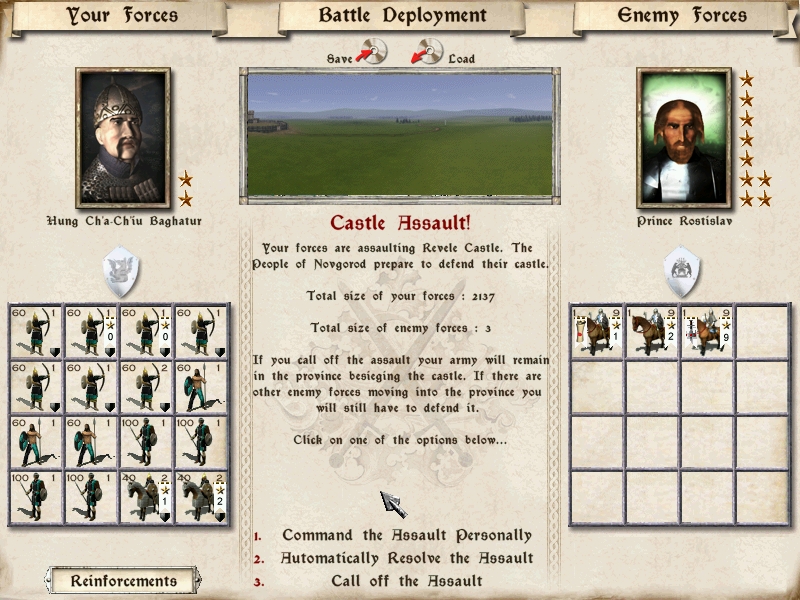Image resolution: width=800 pixels, height=600 pixels.
Task: Click the enemy faction shield emblem
Action: pos(684,270)
